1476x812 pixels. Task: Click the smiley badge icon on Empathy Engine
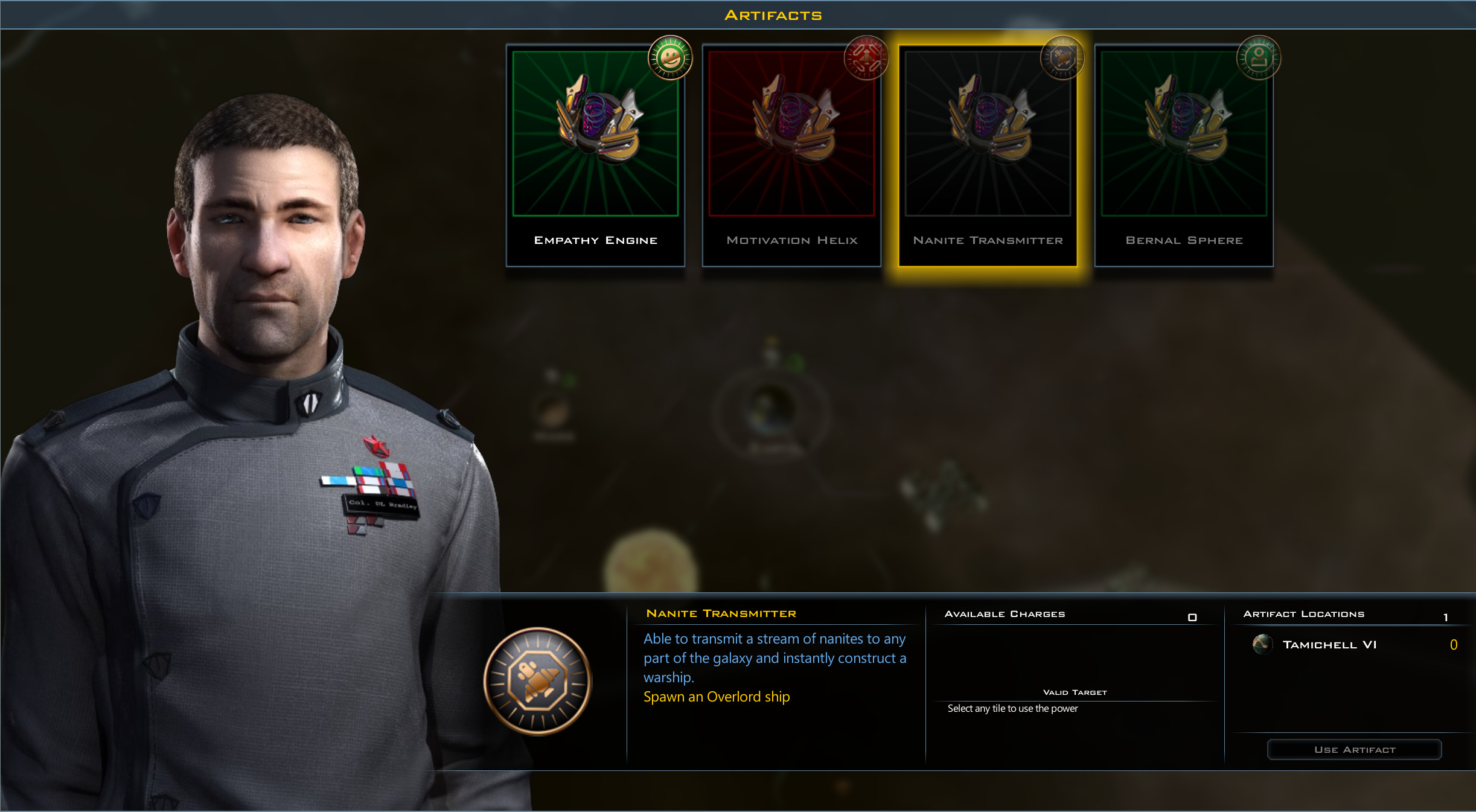tap(670, 59)
